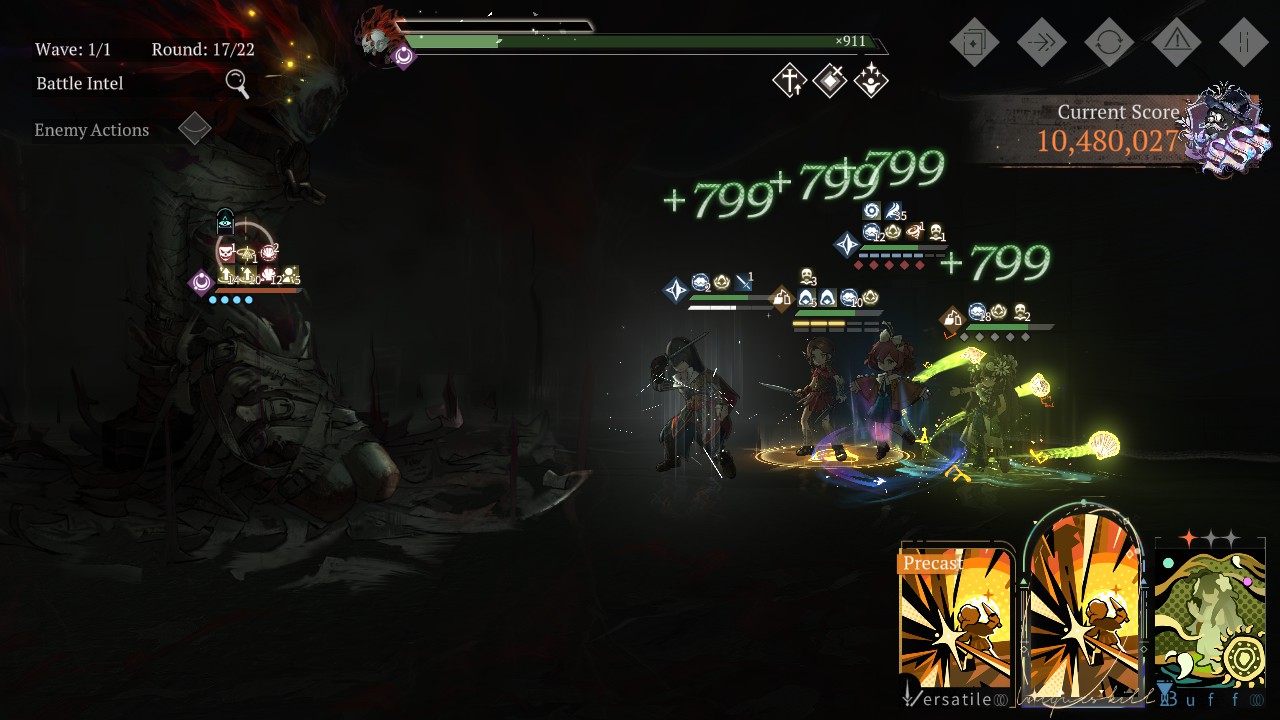
Task: Inspect the boss cross-and-arrow status icon
Action: pyautogui.click(x=789, y=81)
